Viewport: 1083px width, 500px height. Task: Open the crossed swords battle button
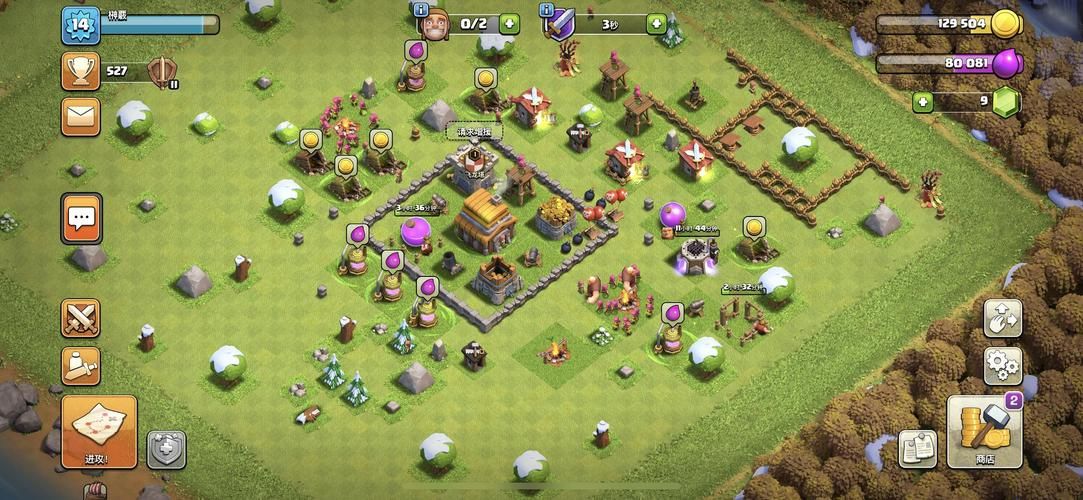pyautogui.click(x=81, y=318)
